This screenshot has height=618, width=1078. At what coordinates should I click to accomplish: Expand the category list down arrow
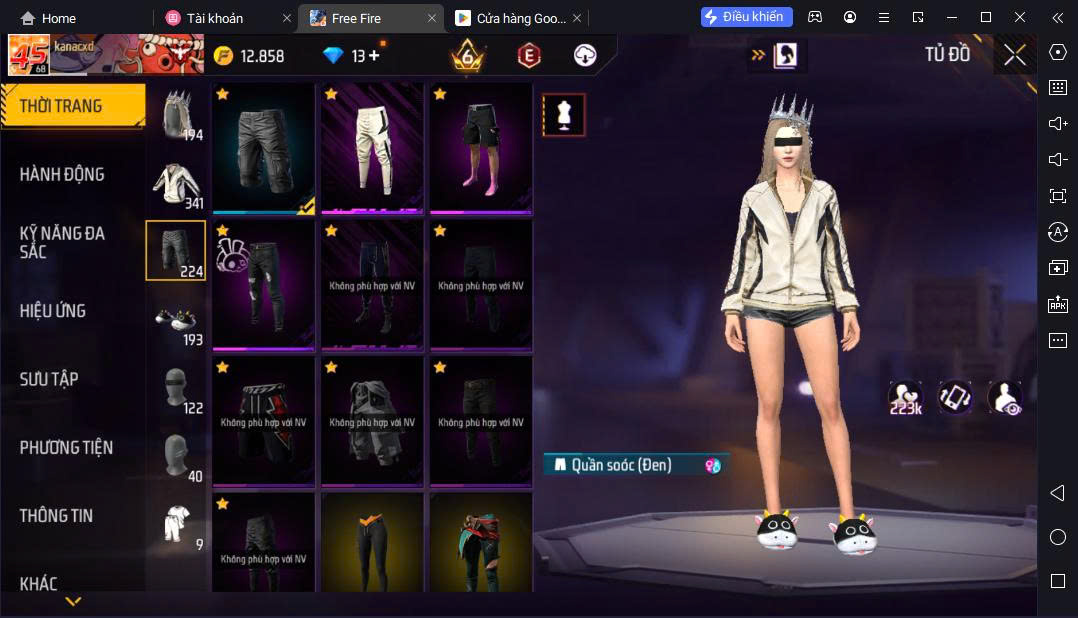tap(73, 601)
